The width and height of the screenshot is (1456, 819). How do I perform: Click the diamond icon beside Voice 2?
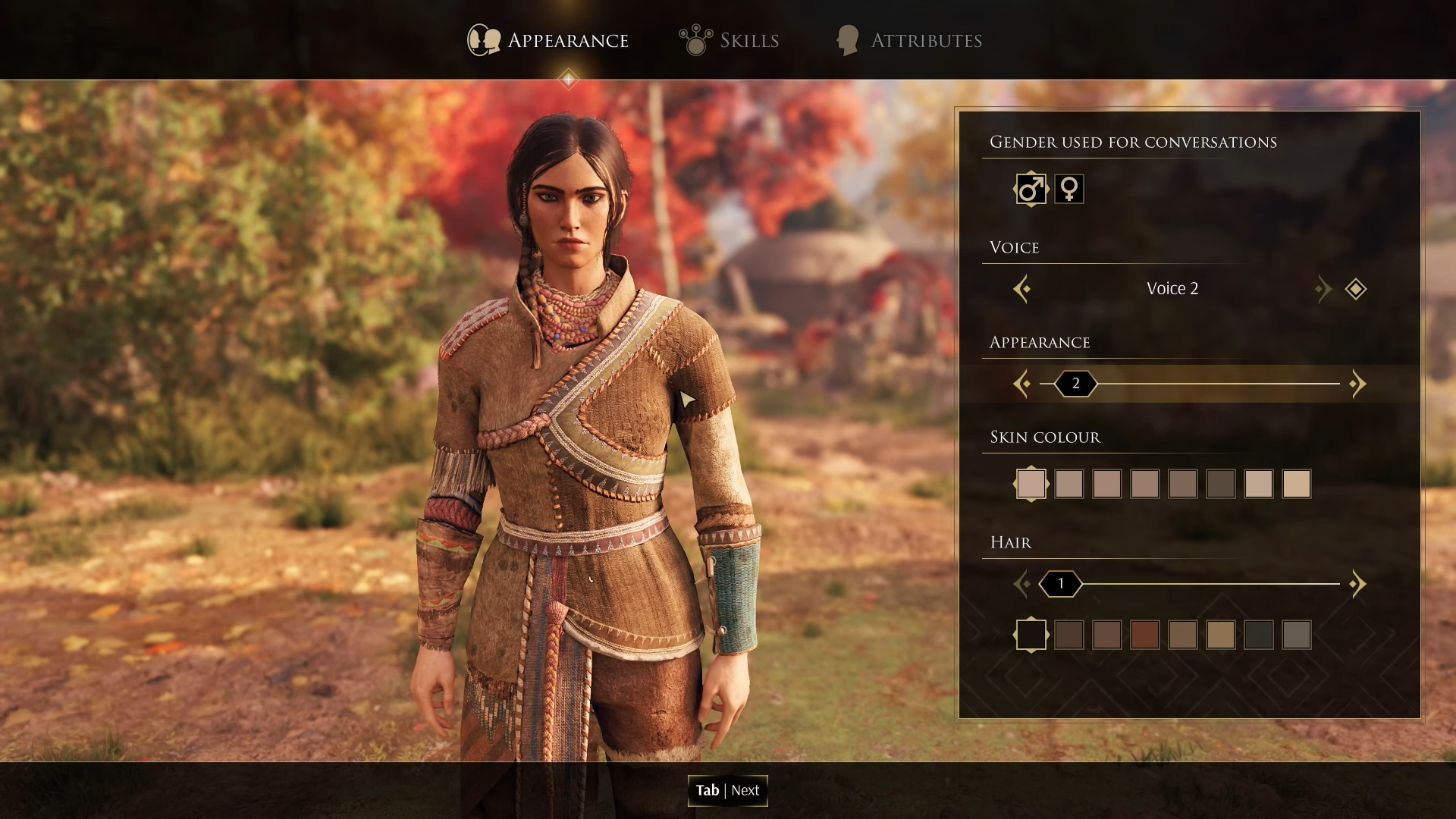(1355, 289)
